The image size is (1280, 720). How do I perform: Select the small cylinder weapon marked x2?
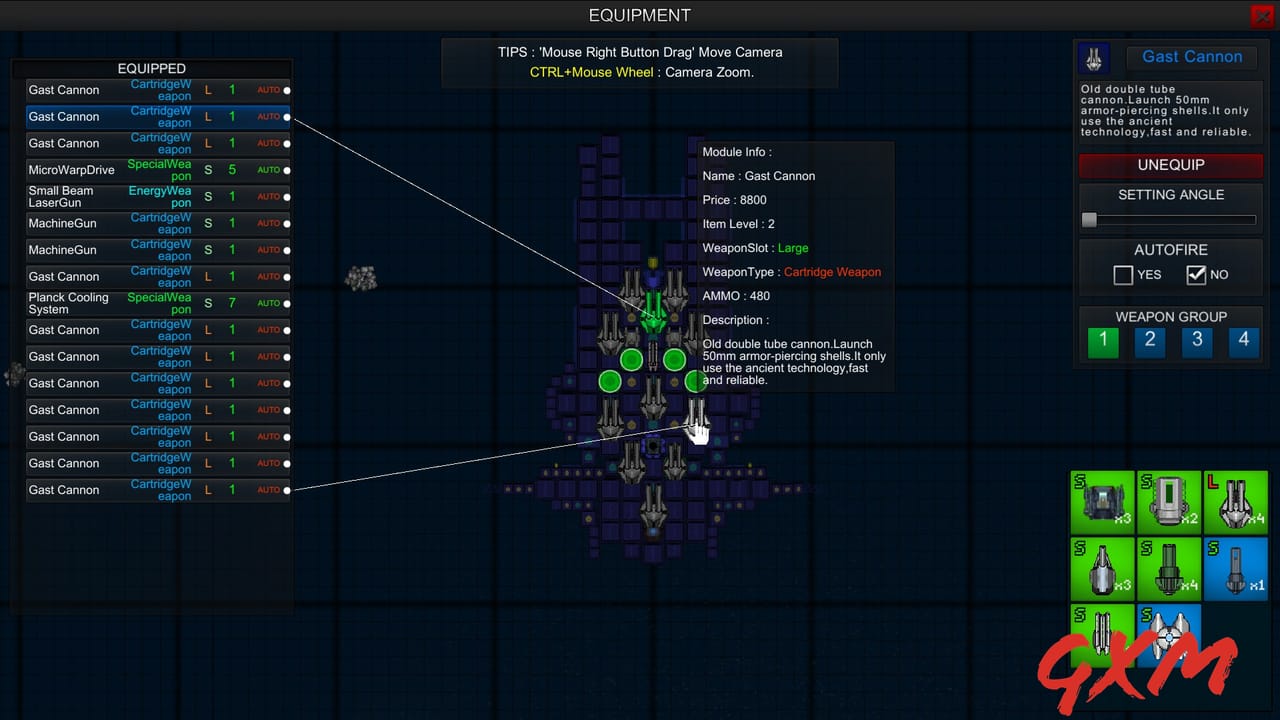coord(1169,503)
